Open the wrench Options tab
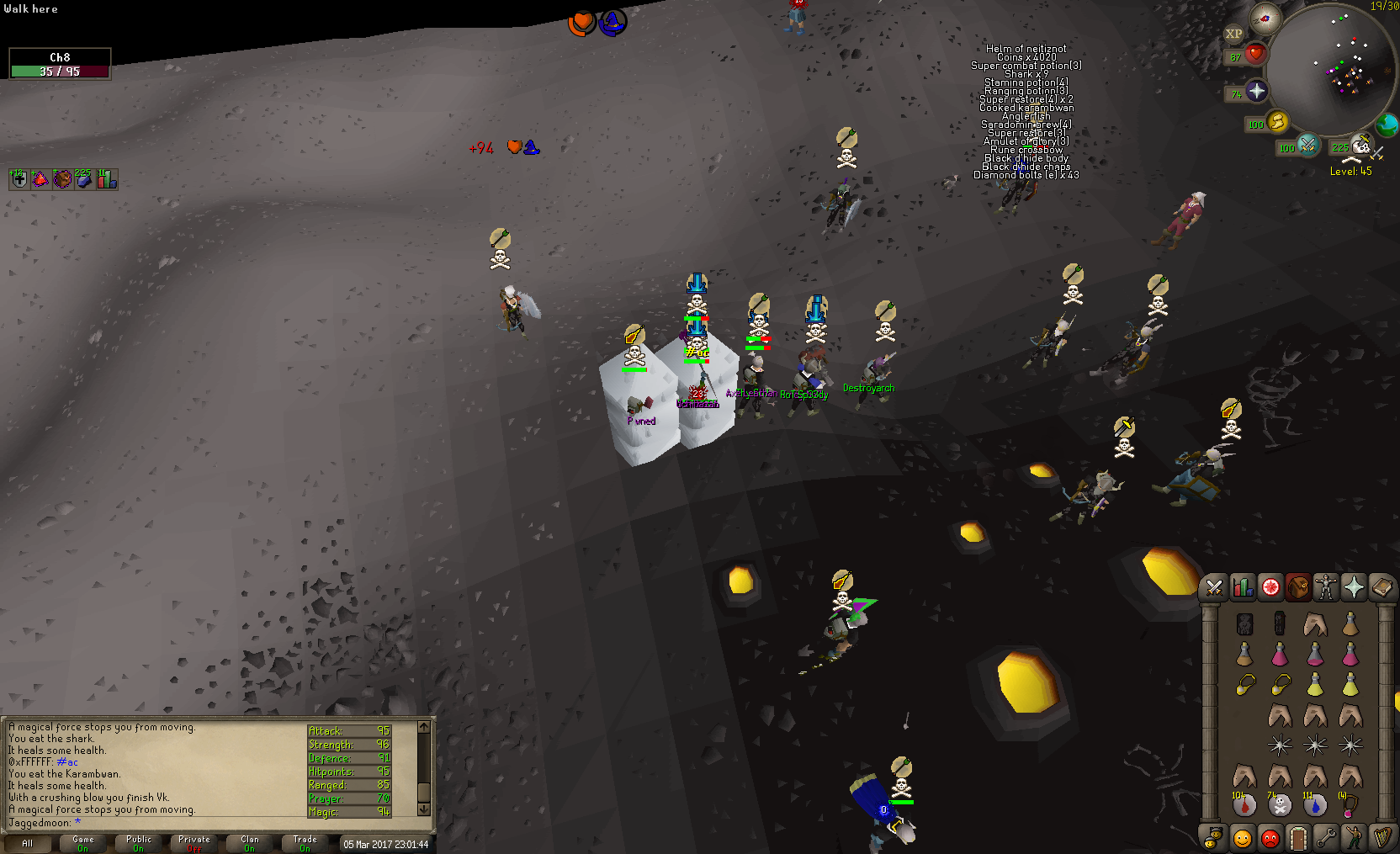The width and height of the screenshot is (1400, 854). (x=1326, y=838)
